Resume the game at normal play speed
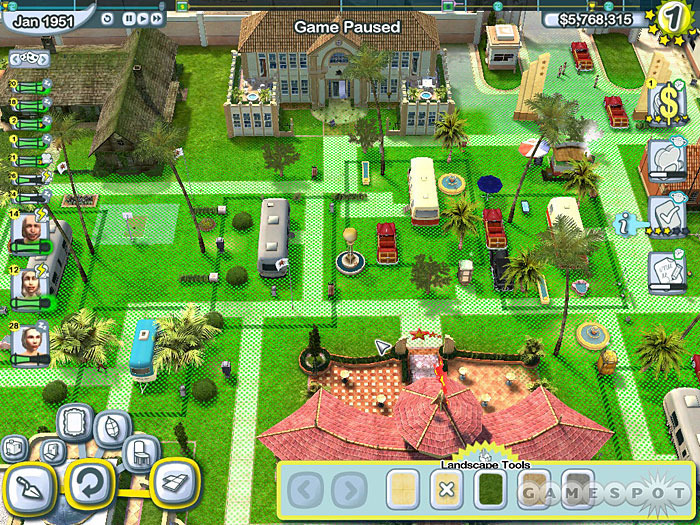Screen dimensions: 700x525 coord(144,18)
